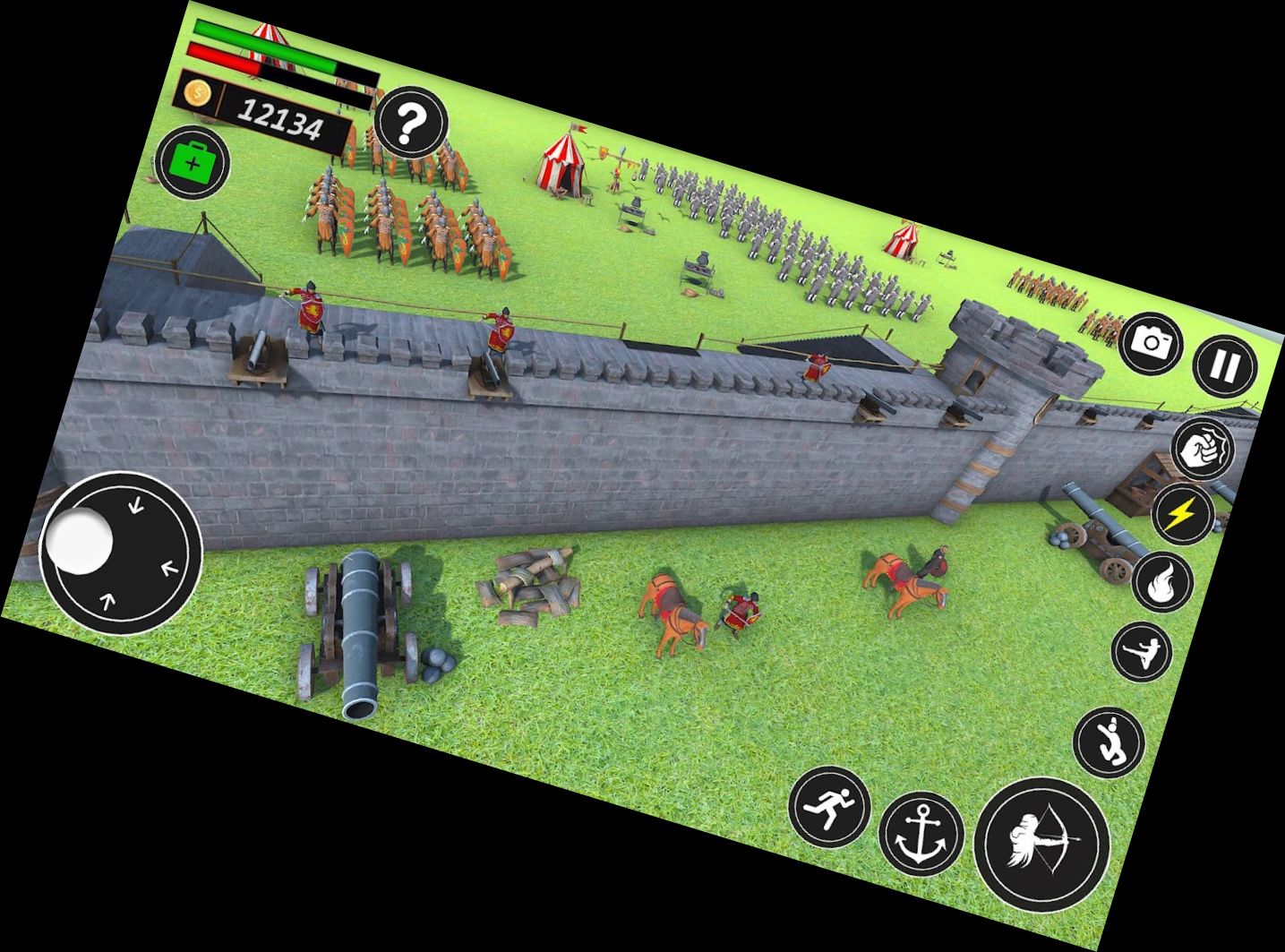The image size is (1285, 952).
Task: Use the fire flame ability
Action: [x=1162, y=582]
